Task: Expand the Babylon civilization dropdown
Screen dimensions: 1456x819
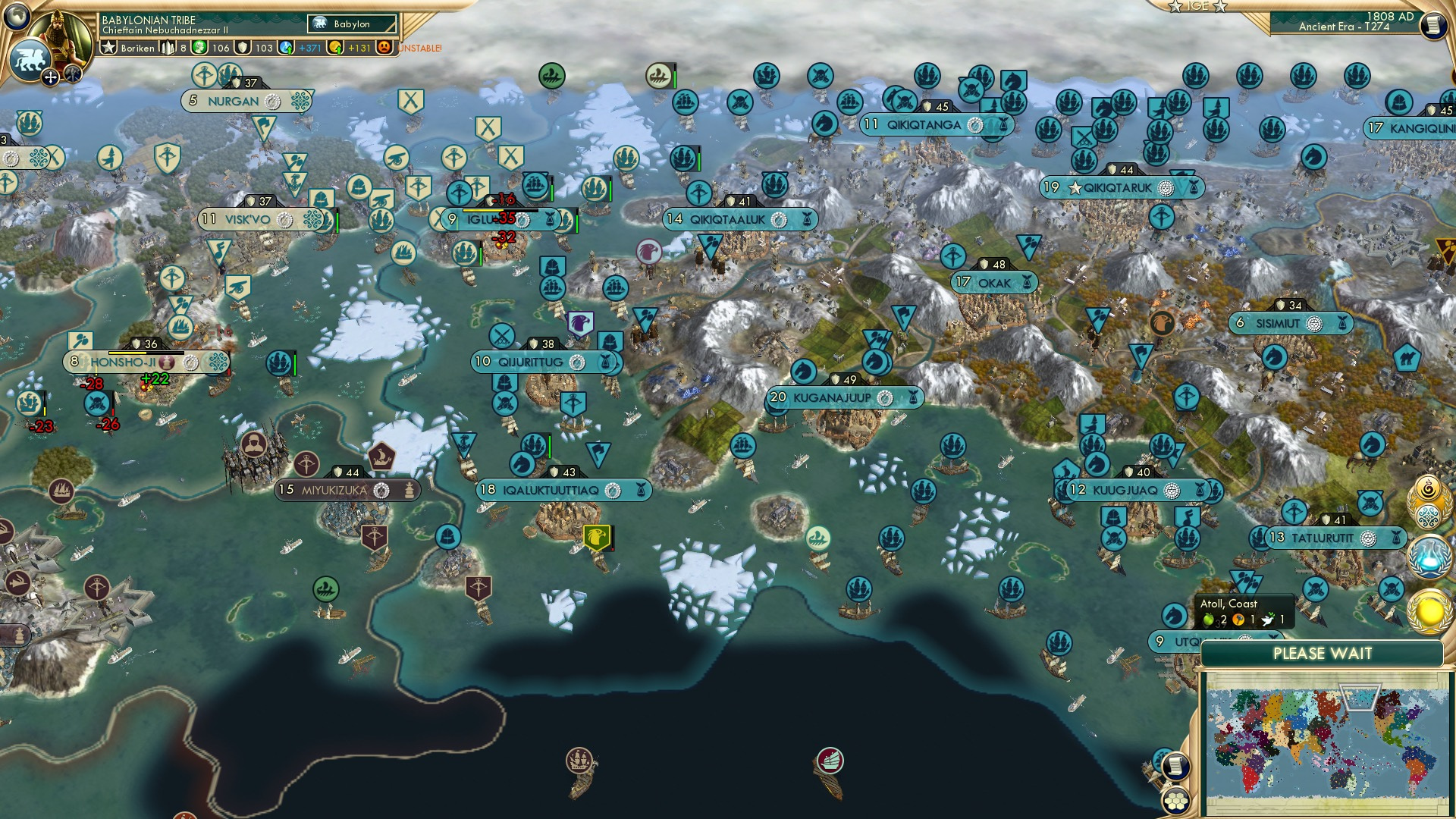Action: 353,24
